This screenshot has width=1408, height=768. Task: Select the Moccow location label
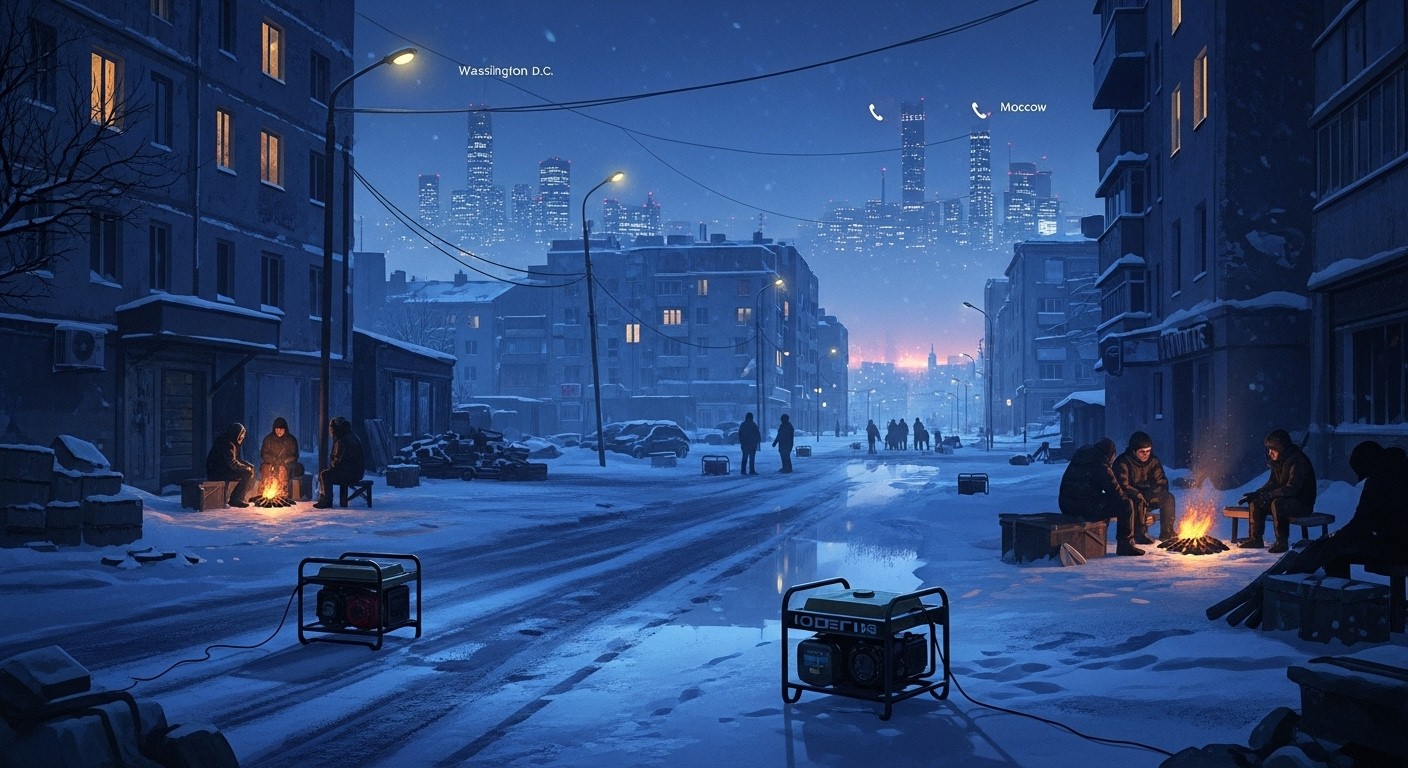pyautogui.click(x=1023, y=107)
